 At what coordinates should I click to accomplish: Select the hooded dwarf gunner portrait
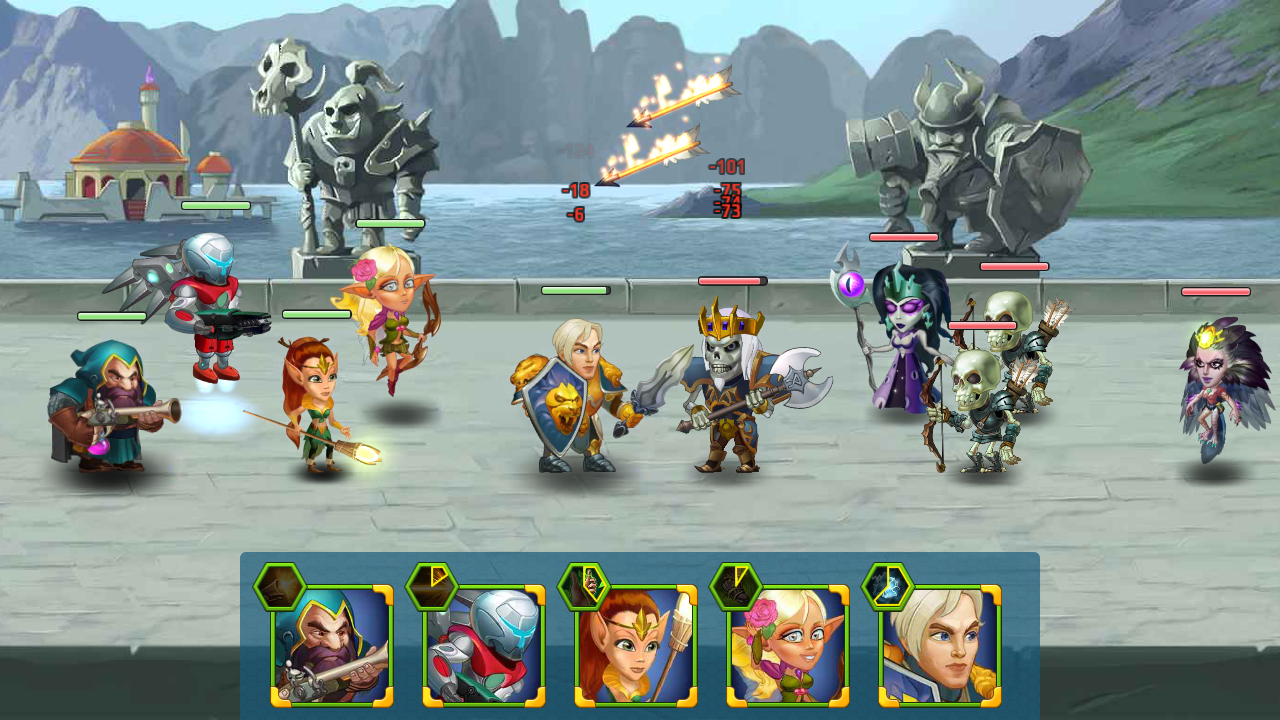click(x=332, y=646)
